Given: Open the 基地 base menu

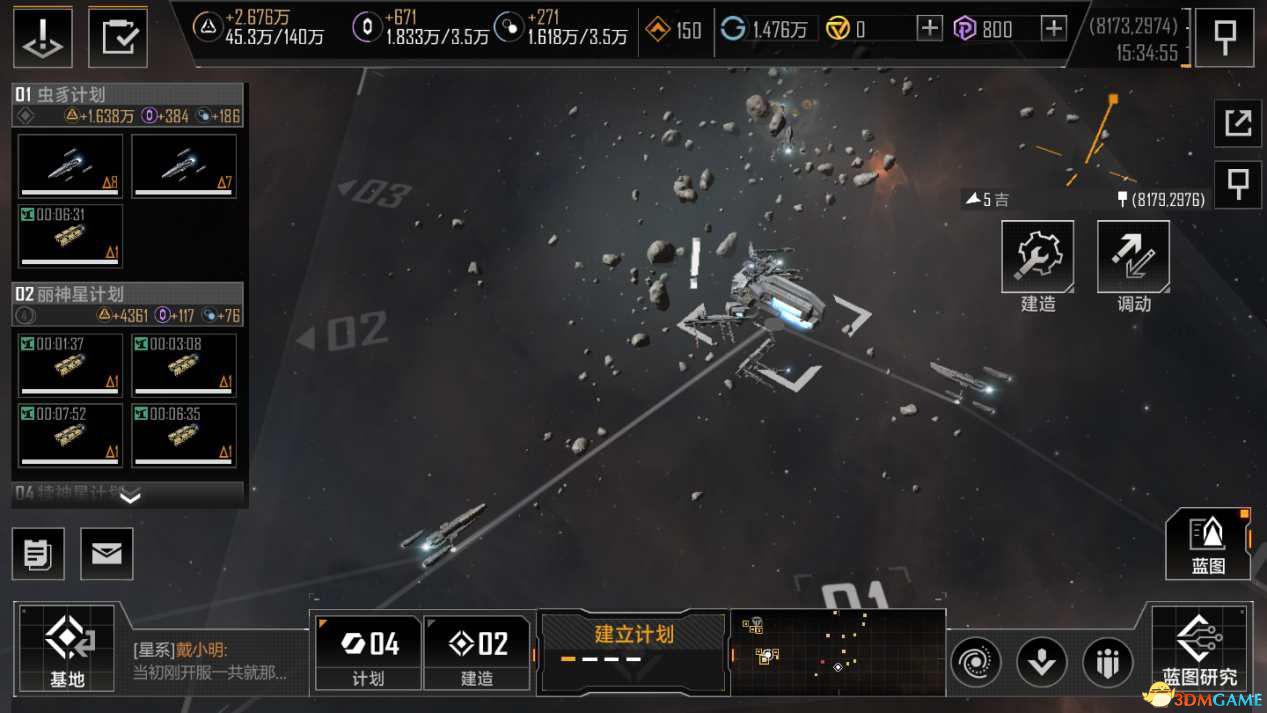Looking at the screenshot, I should click(x=68, y=649).
